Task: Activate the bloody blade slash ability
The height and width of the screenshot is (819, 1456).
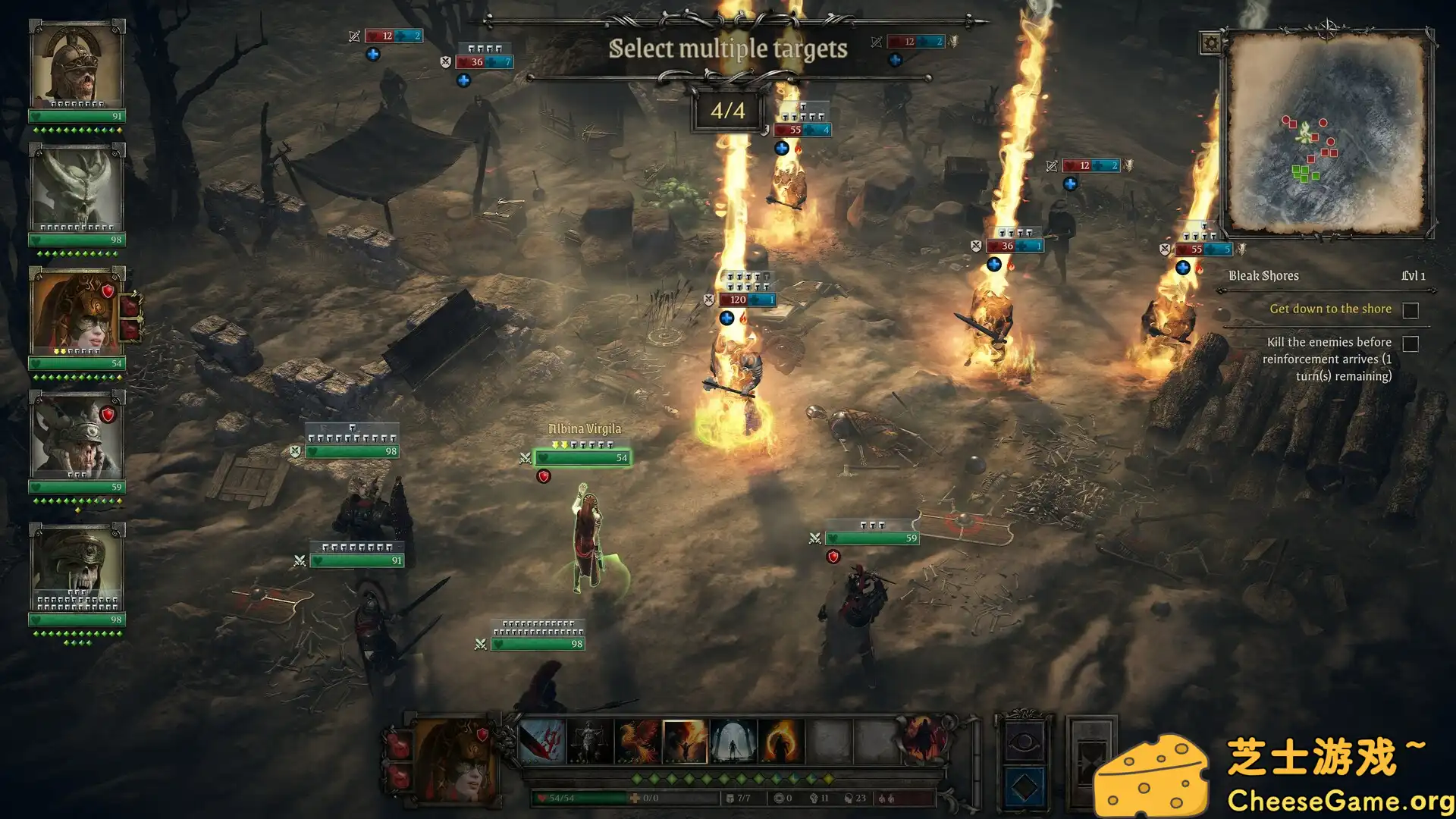Action: point(541,741)
